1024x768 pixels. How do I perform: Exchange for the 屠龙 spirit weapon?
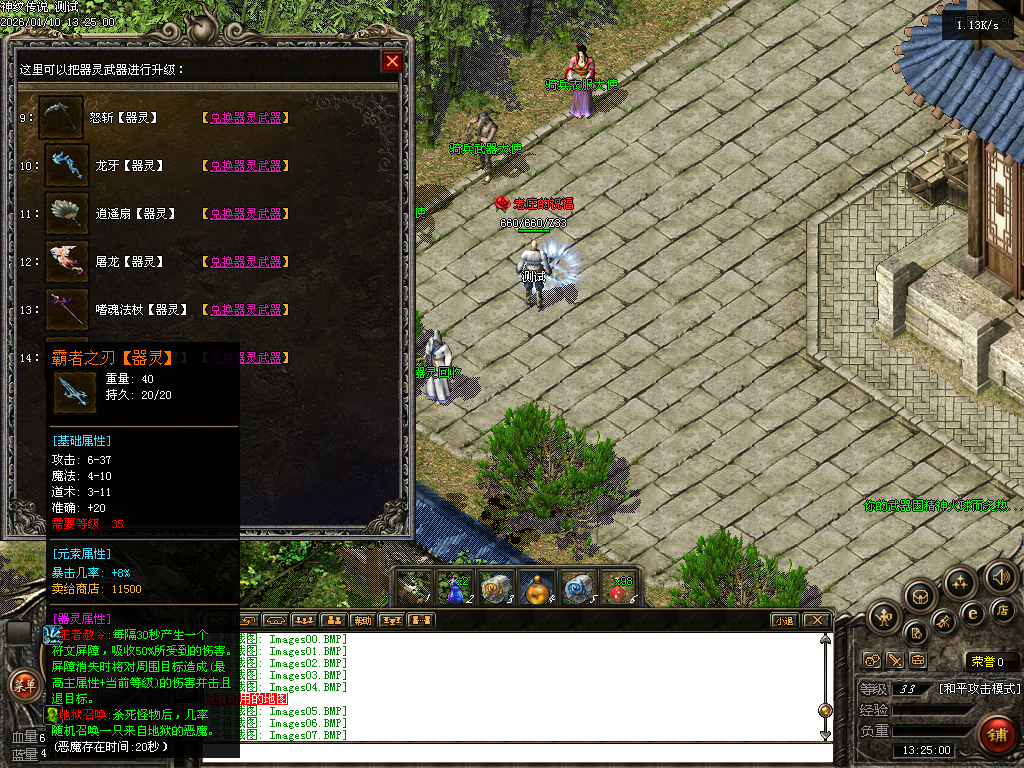245,262
